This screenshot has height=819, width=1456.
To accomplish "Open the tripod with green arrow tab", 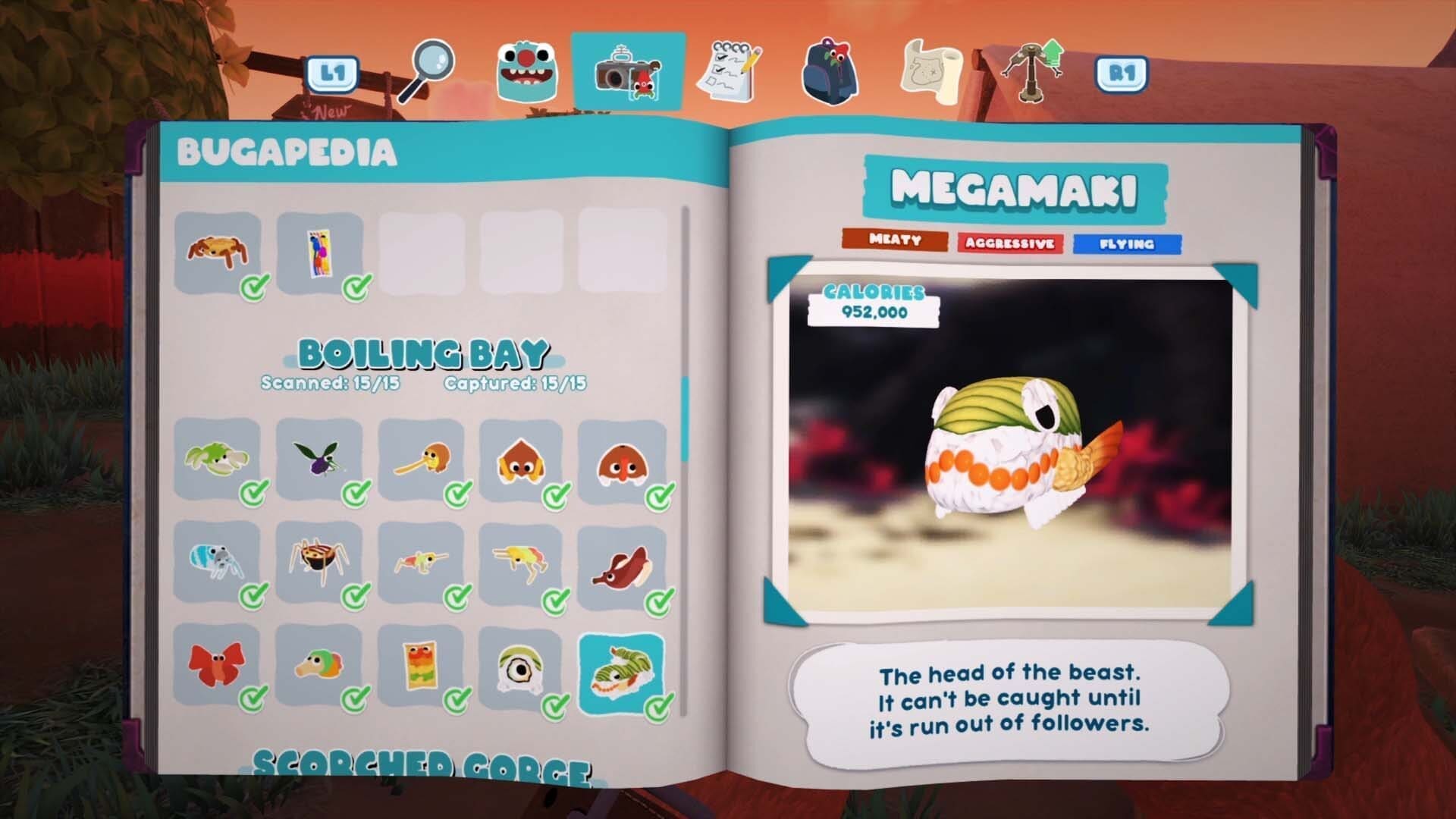I will (x=1032, y=71).
